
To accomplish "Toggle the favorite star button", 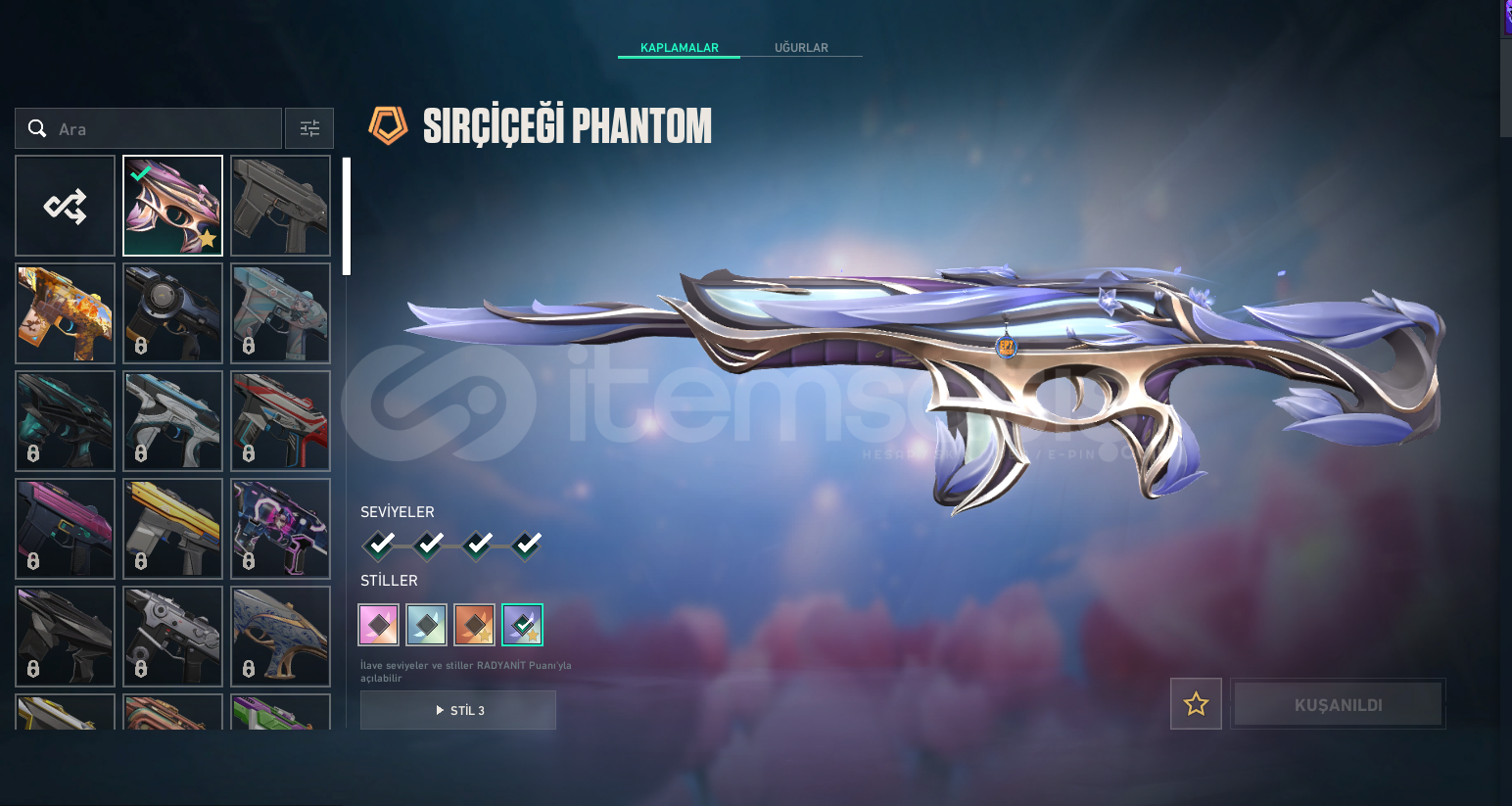I will click(1196, 703).
